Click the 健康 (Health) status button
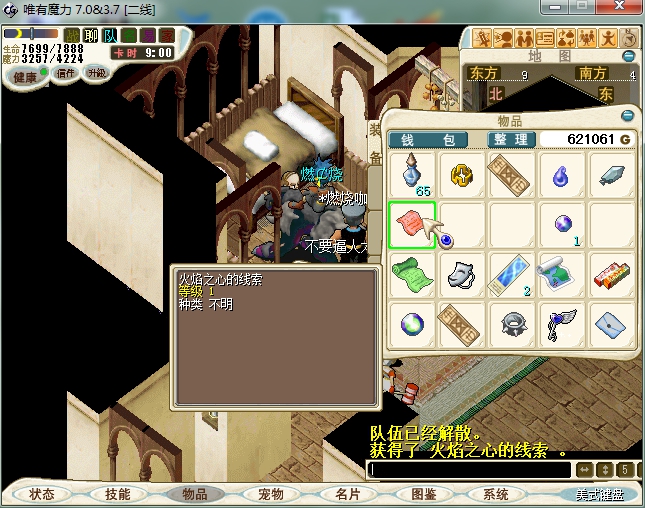This screenshot has width=645, height=508. point(24,76)
